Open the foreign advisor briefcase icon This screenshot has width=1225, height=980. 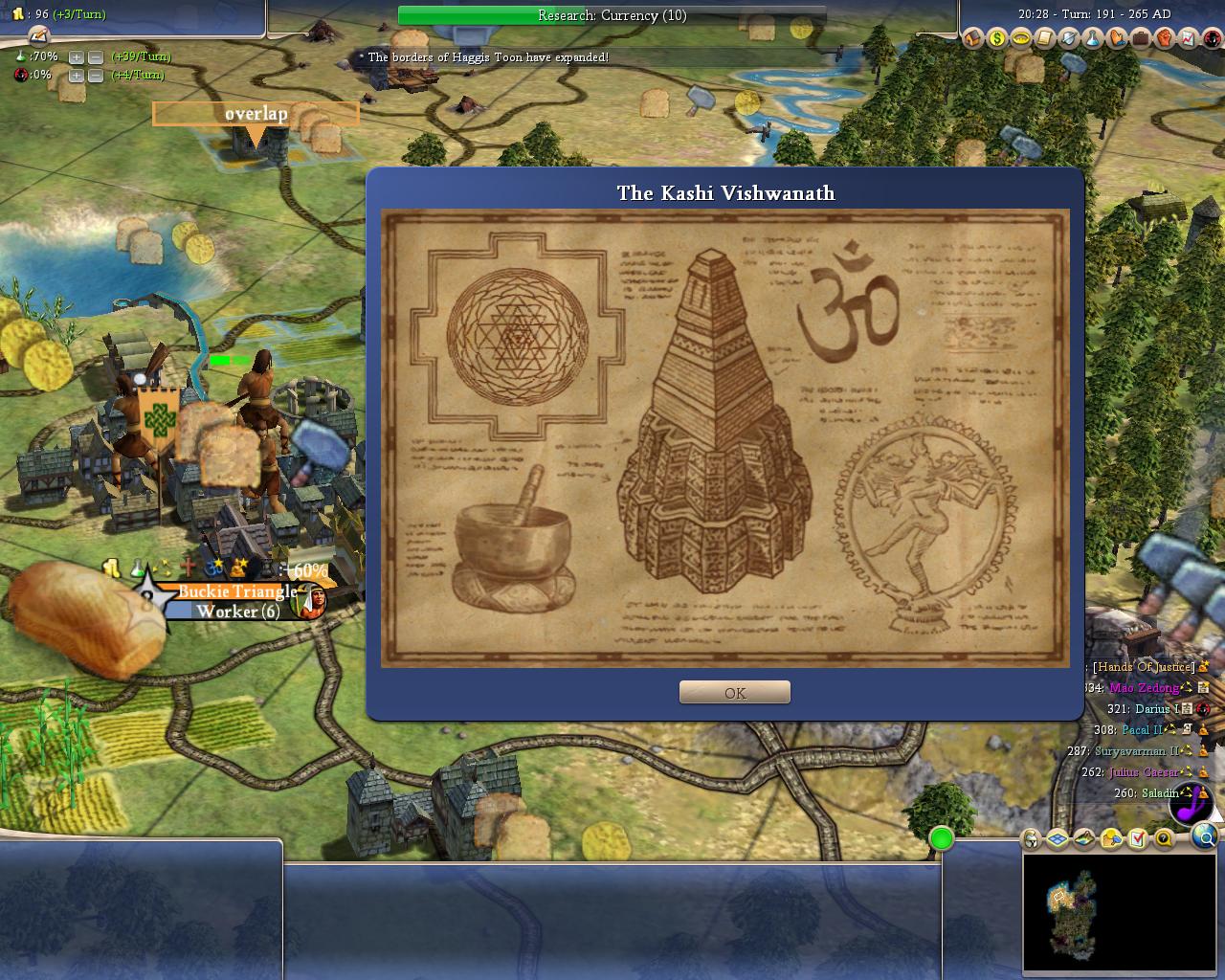[x=1140, y=39]
